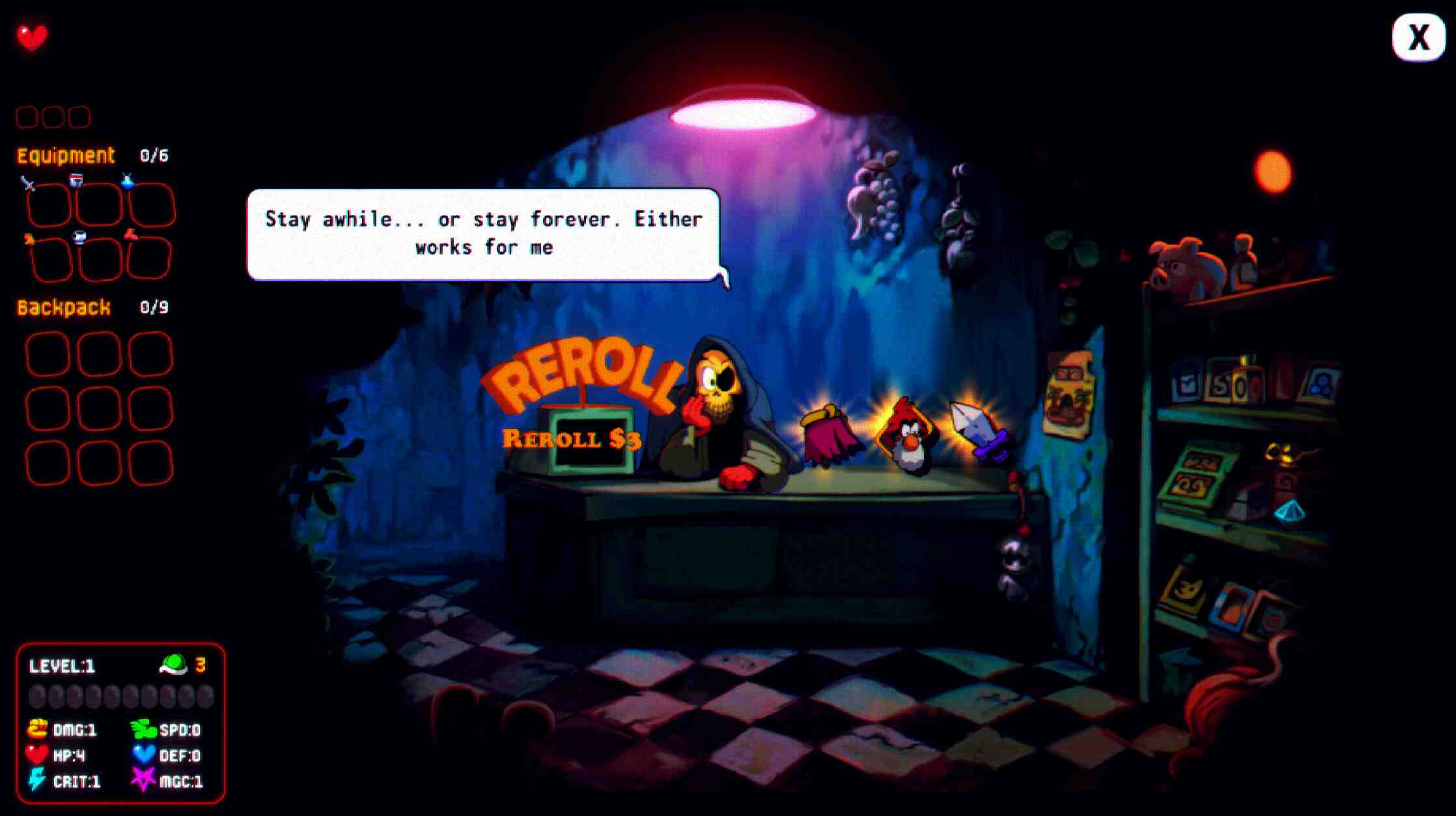Screen dimensions: 1456x816
Task: Select the boot equipment slot
Action: point(149,259)
